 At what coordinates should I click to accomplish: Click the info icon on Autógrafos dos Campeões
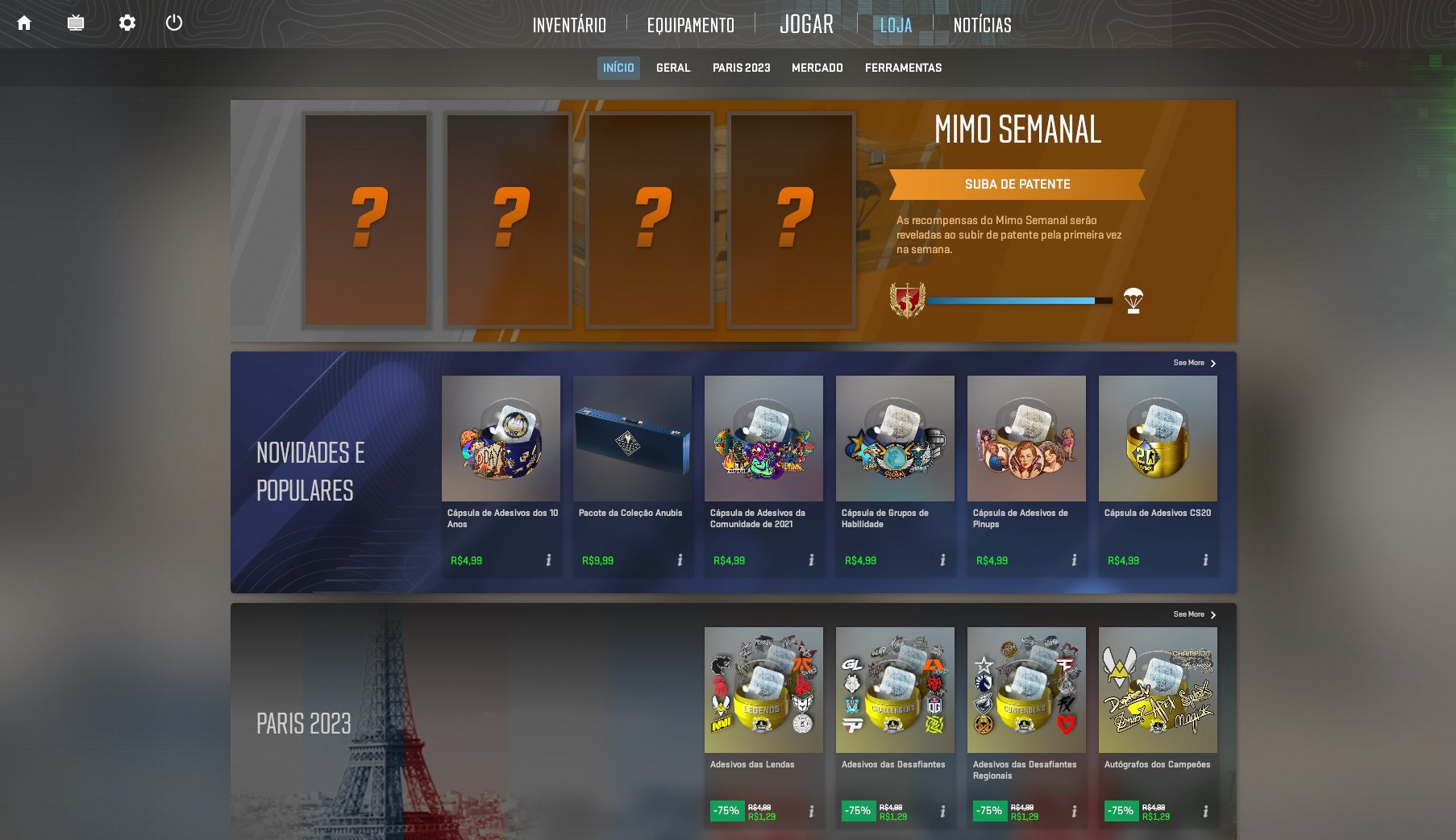tap(1204, 810)
